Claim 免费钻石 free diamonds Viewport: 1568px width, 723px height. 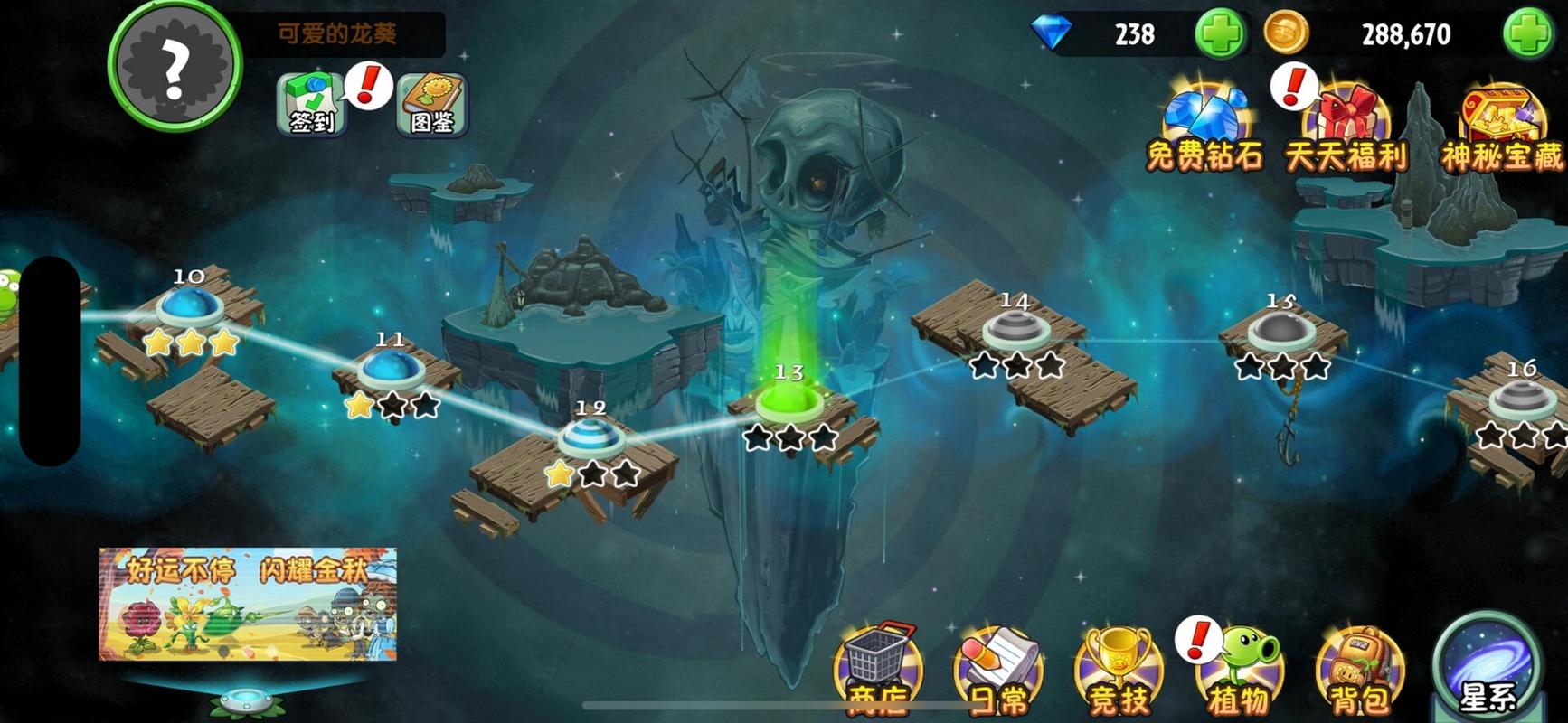pyautogui.click(x=1204, y=128)
